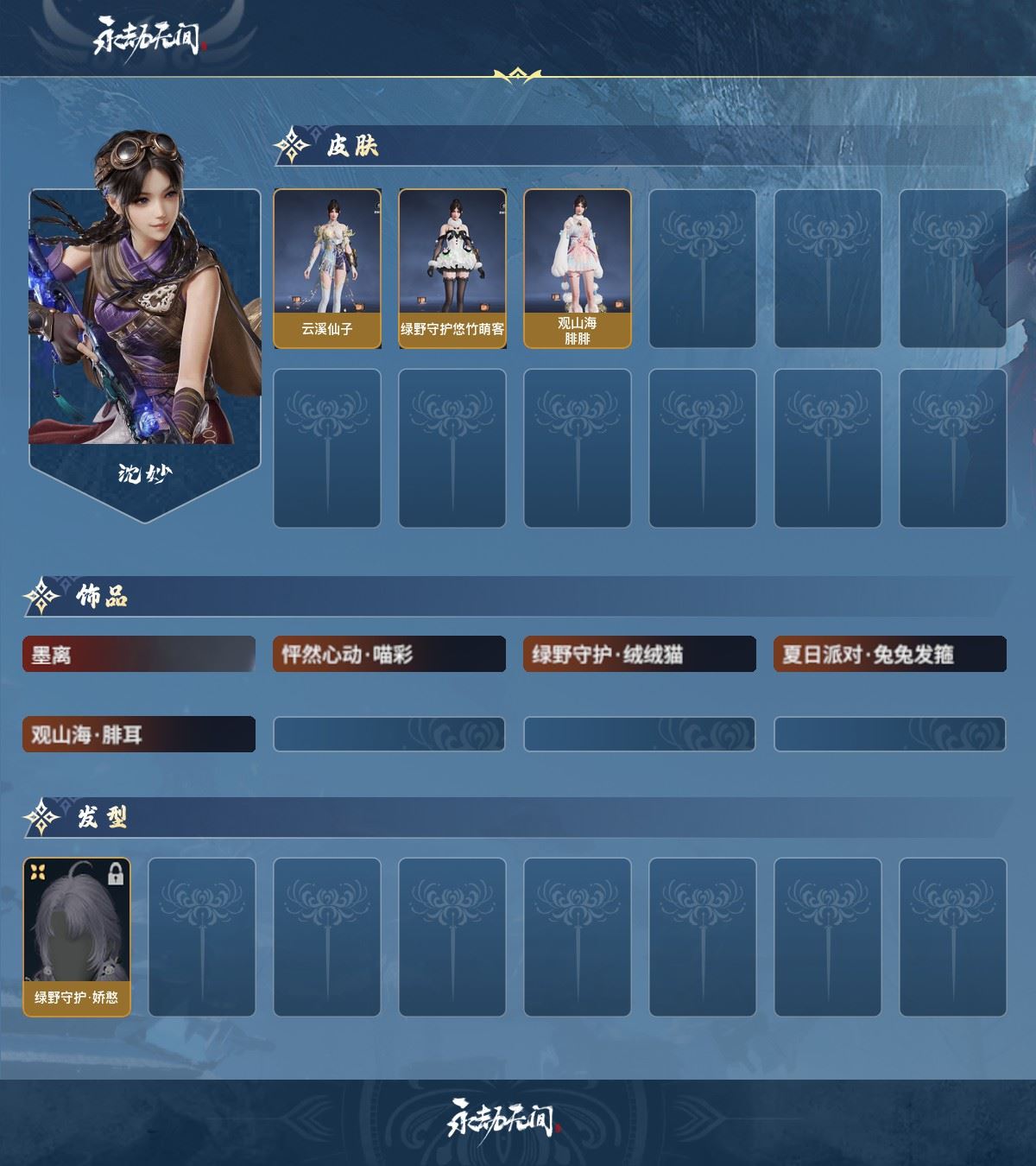This screenshot has width=1036, height=1166.
Task: Choose the 怦然心动·喵彩 accessory
Action: pos(389,655)
